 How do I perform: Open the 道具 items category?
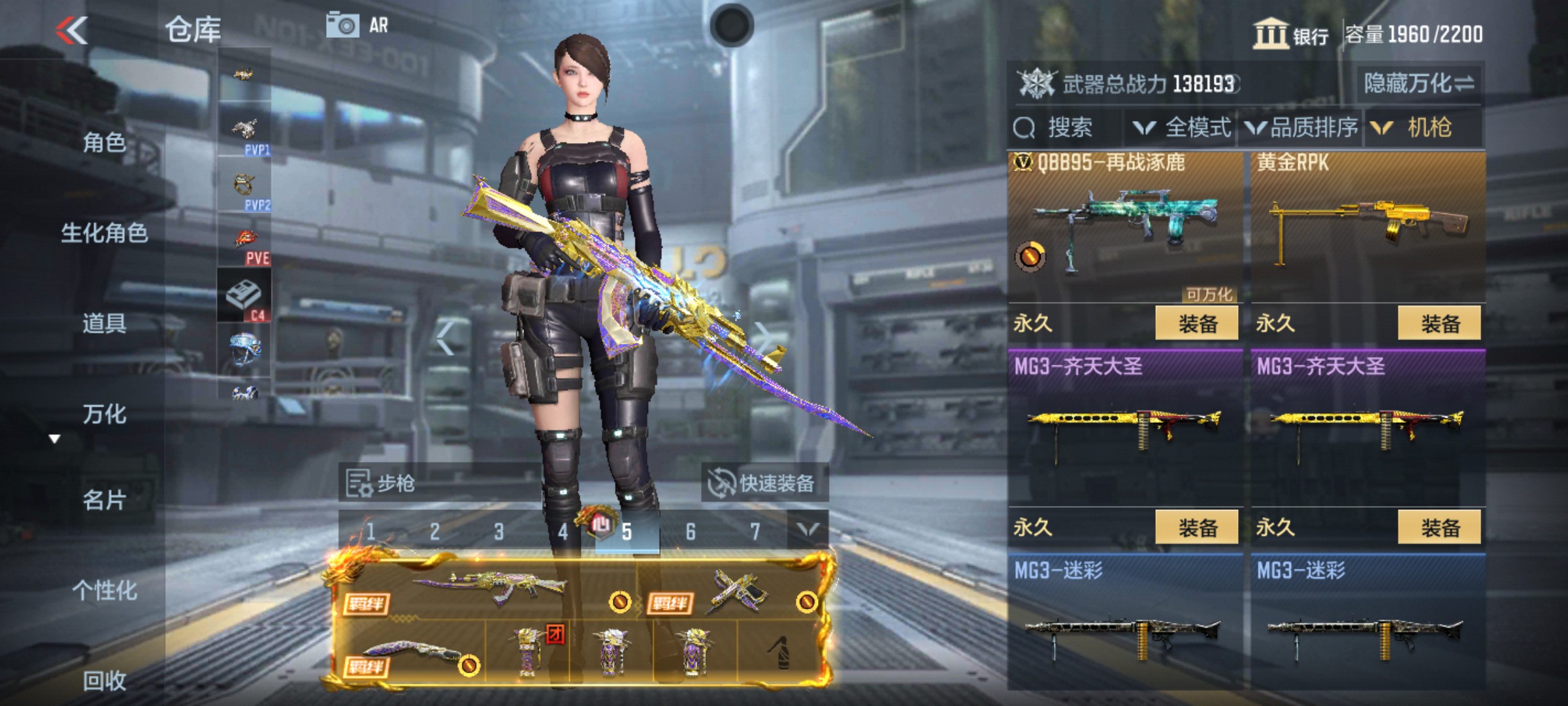click(104, 323)
